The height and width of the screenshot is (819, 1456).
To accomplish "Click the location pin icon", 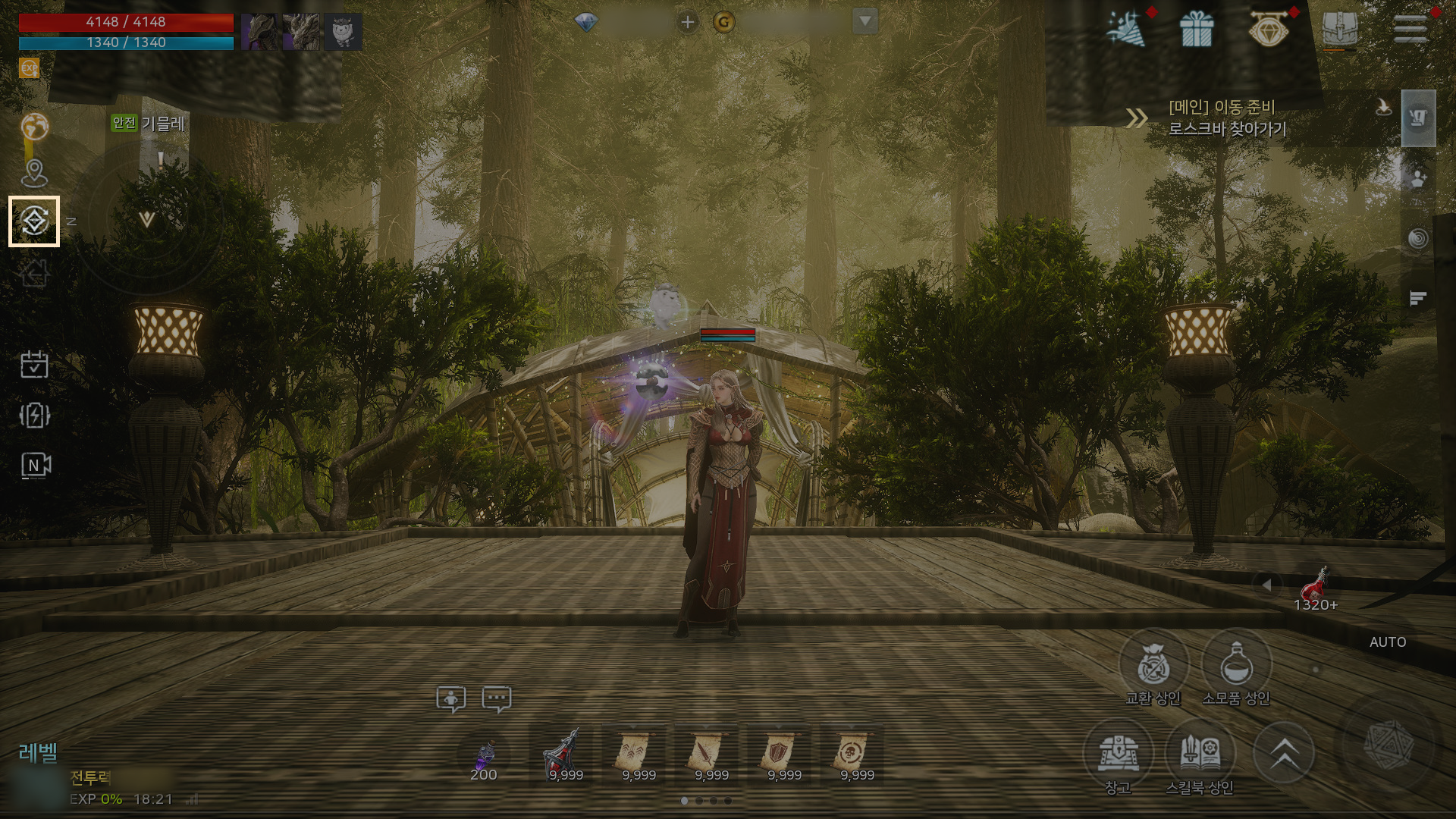I will tap(34, 173).
